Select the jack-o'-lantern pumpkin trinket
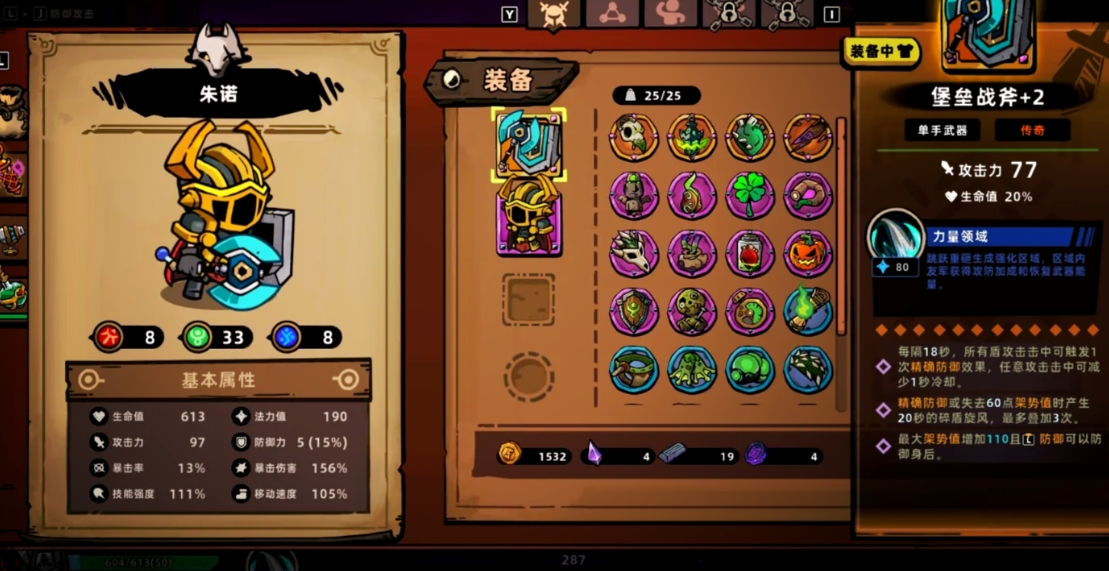This screenshot has width=1109, height=571. coord(808,253)
